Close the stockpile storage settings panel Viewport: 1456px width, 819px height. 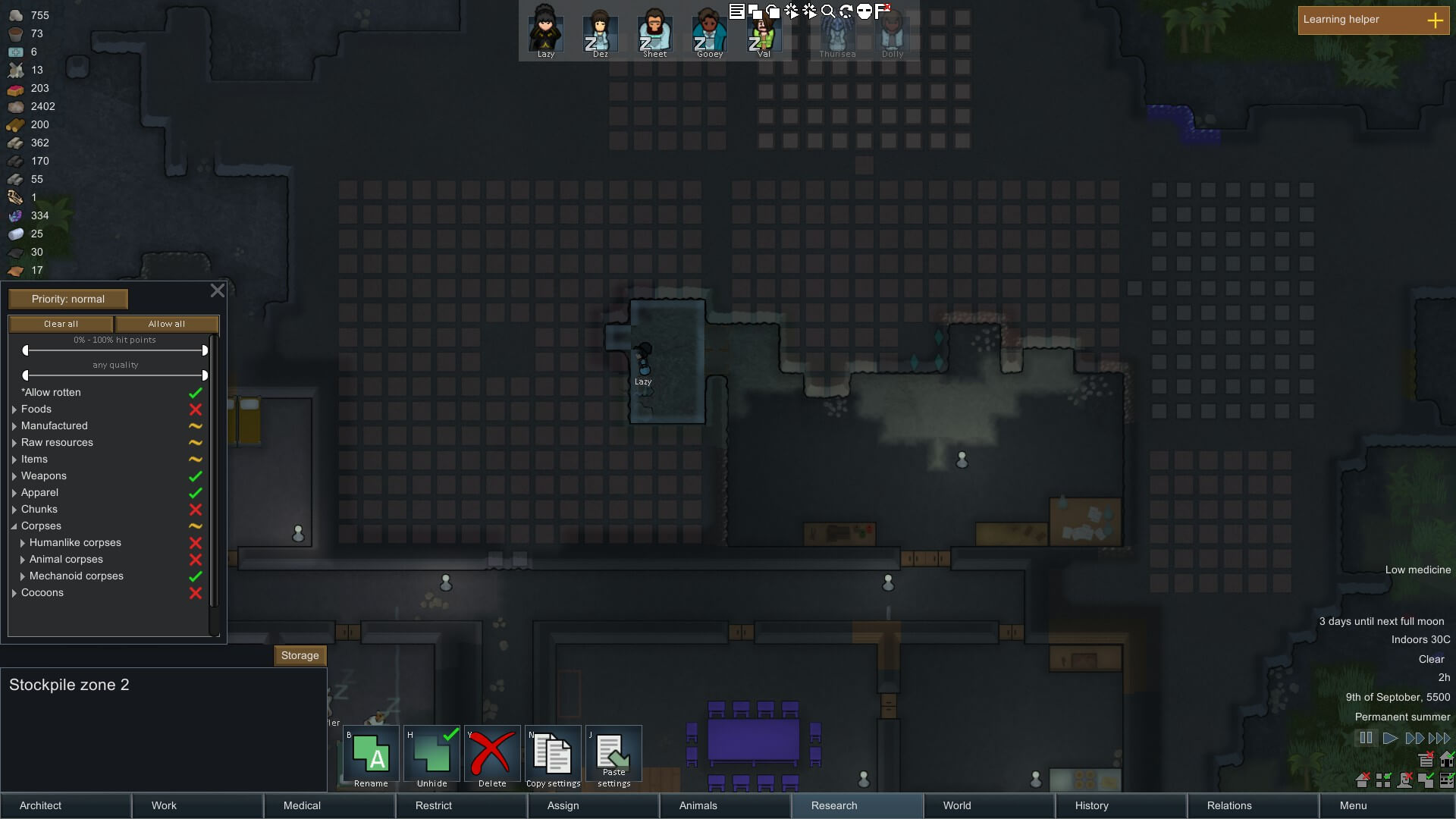tap(218, 290)
